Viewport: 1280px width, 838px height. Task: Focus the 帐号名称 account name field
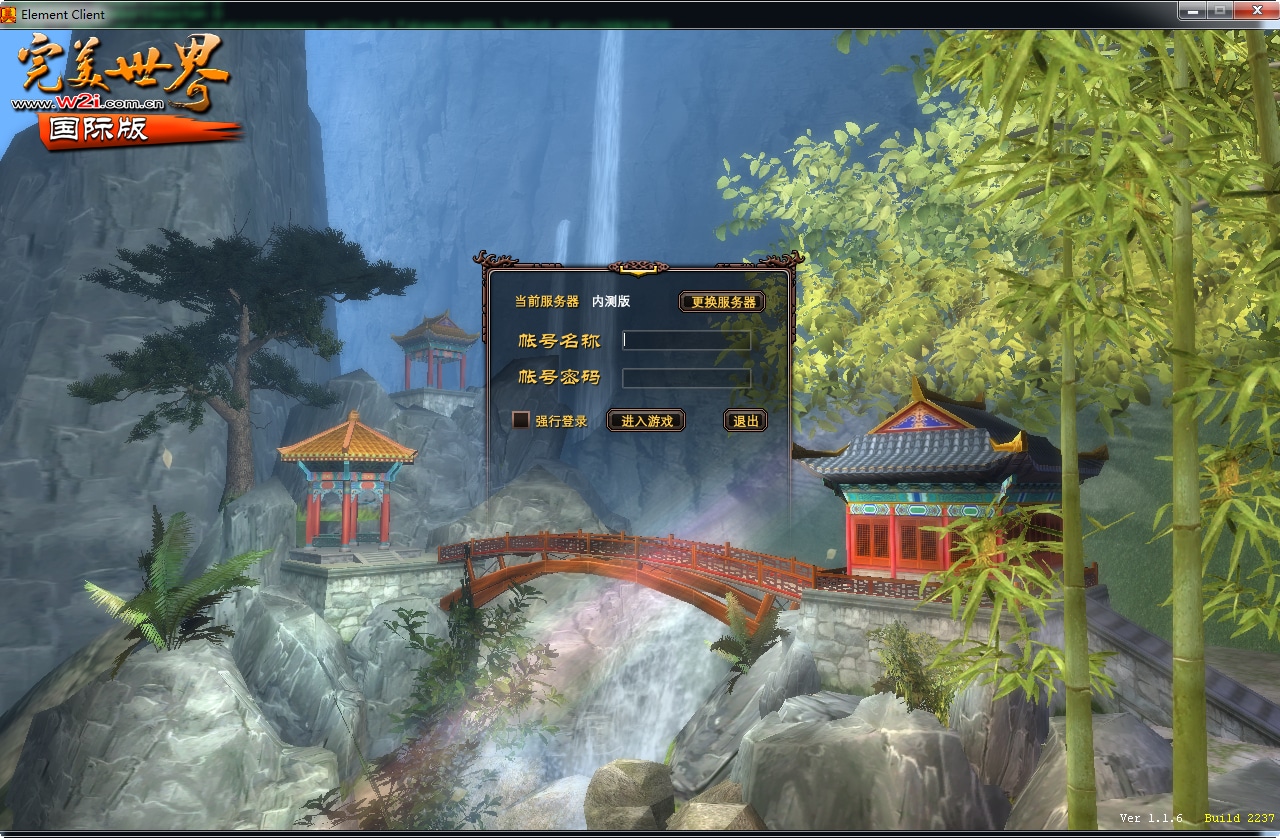coord(686,340)
